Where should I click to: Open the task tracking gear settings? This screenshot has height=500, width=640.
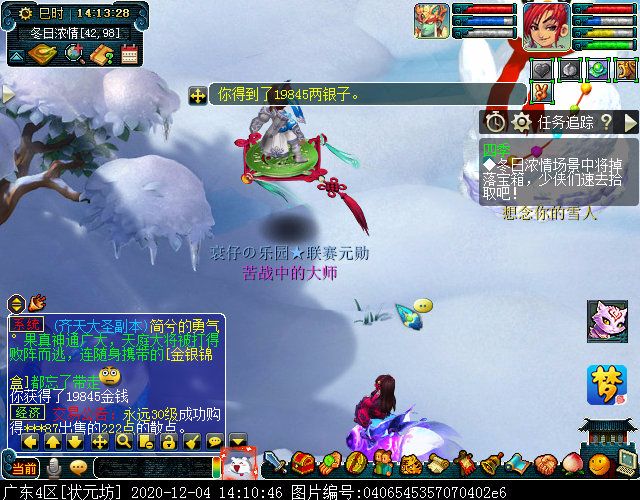coord(521,122)
